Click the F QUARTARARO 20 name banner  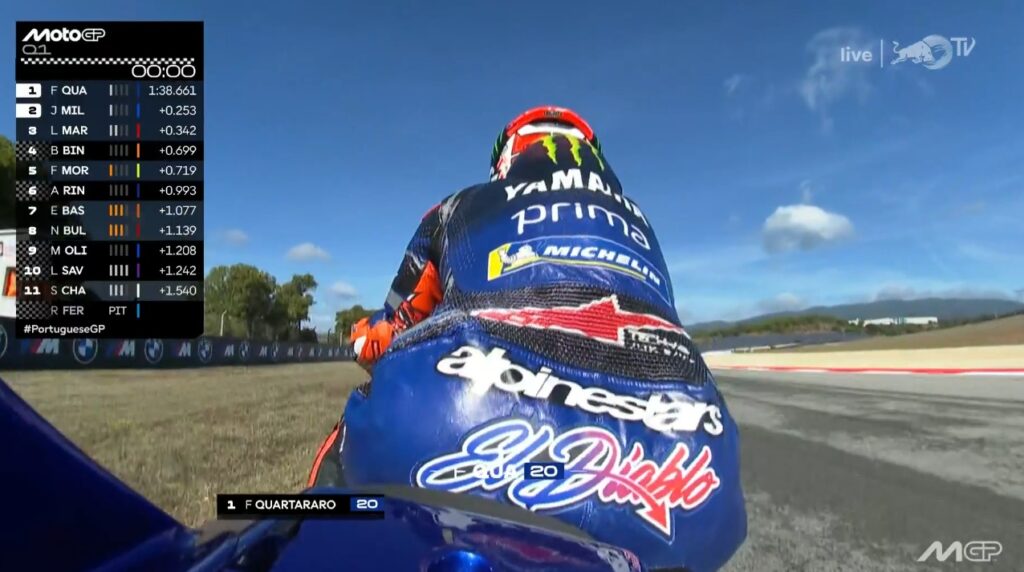300,504
